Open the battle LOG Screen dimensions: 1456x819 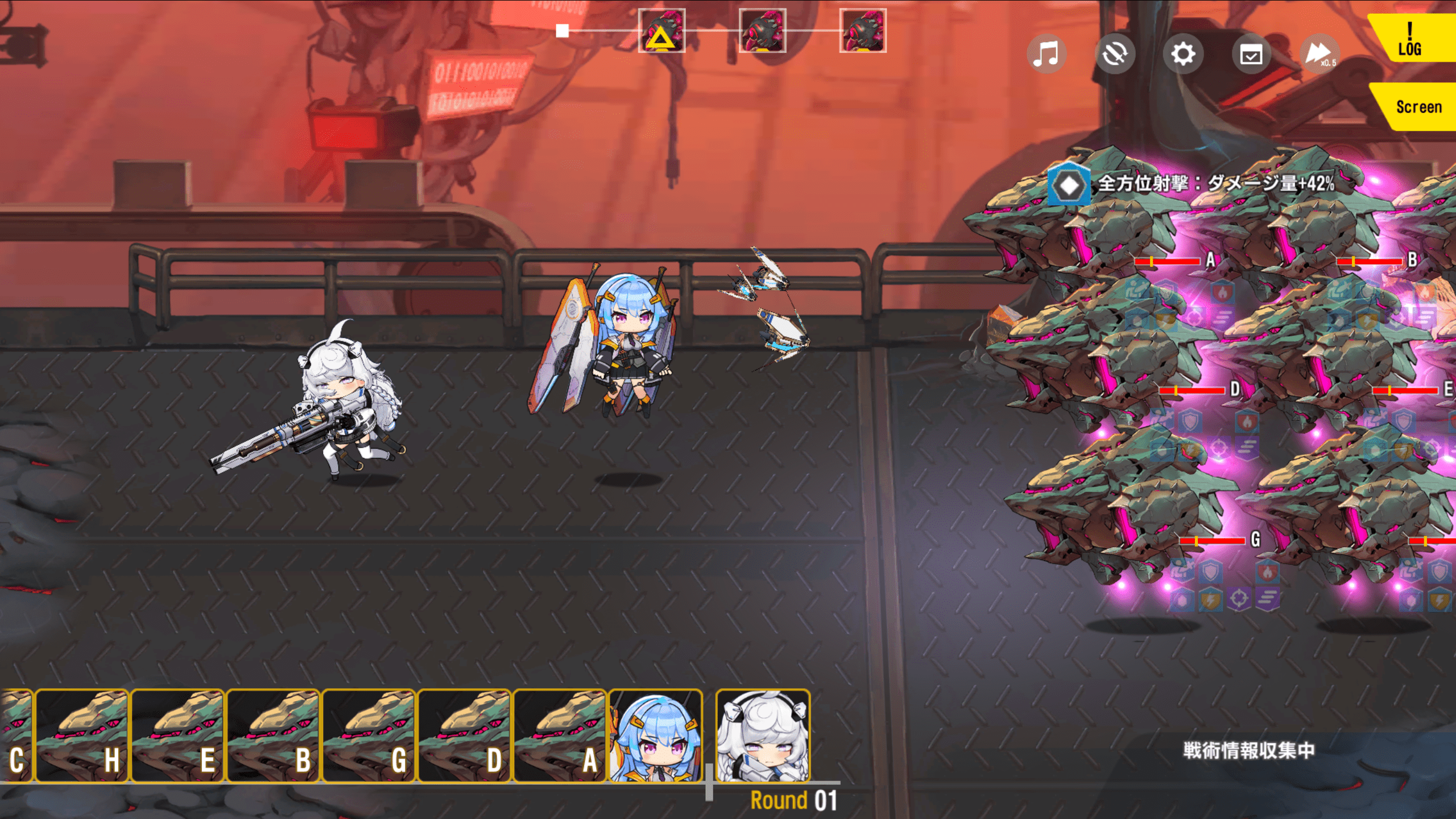click(x=1410, y=40)
